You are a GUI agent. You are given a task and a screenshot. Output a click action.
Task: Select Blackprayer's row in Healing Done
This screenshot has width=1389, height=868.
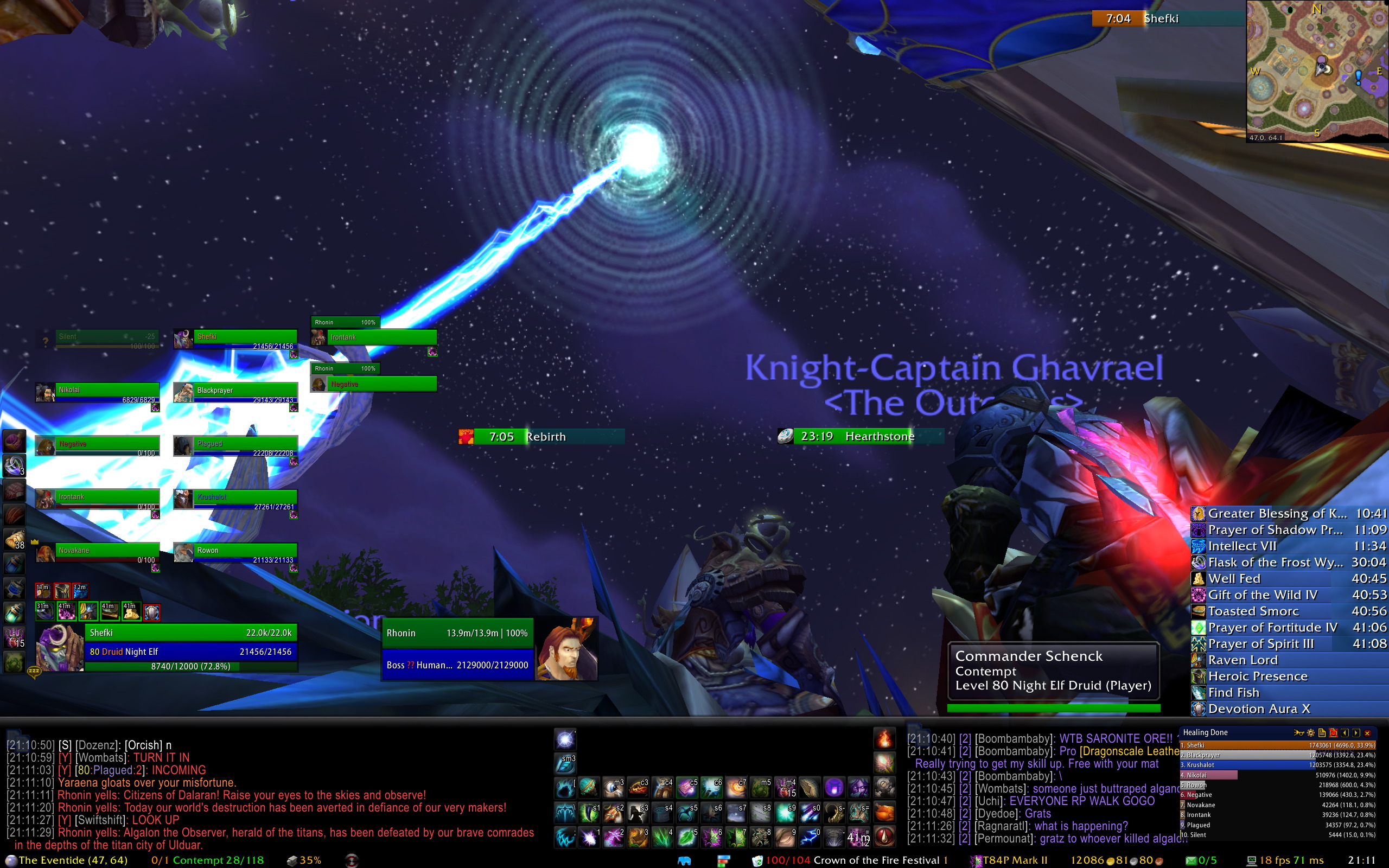coord(1277,755)
